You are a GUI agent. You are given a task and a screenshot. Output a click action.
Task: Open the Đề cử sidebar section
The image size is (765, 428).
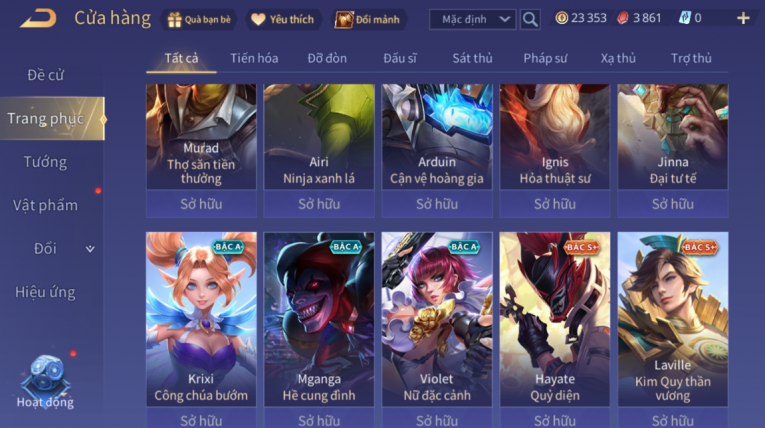click(45, 75)
